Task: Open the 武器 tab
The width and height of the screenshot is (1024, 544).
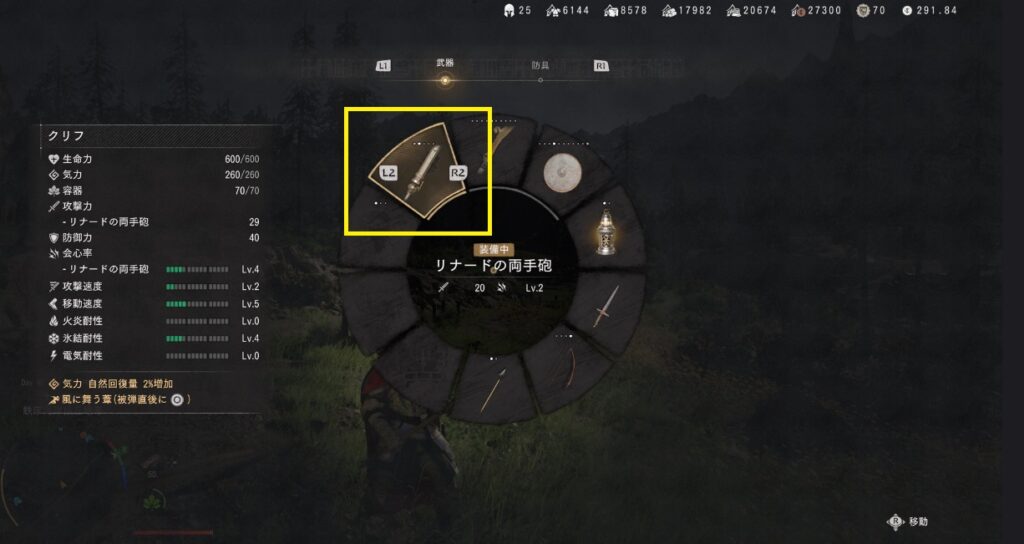Action: pyautogui.click(x=445, y=65)
